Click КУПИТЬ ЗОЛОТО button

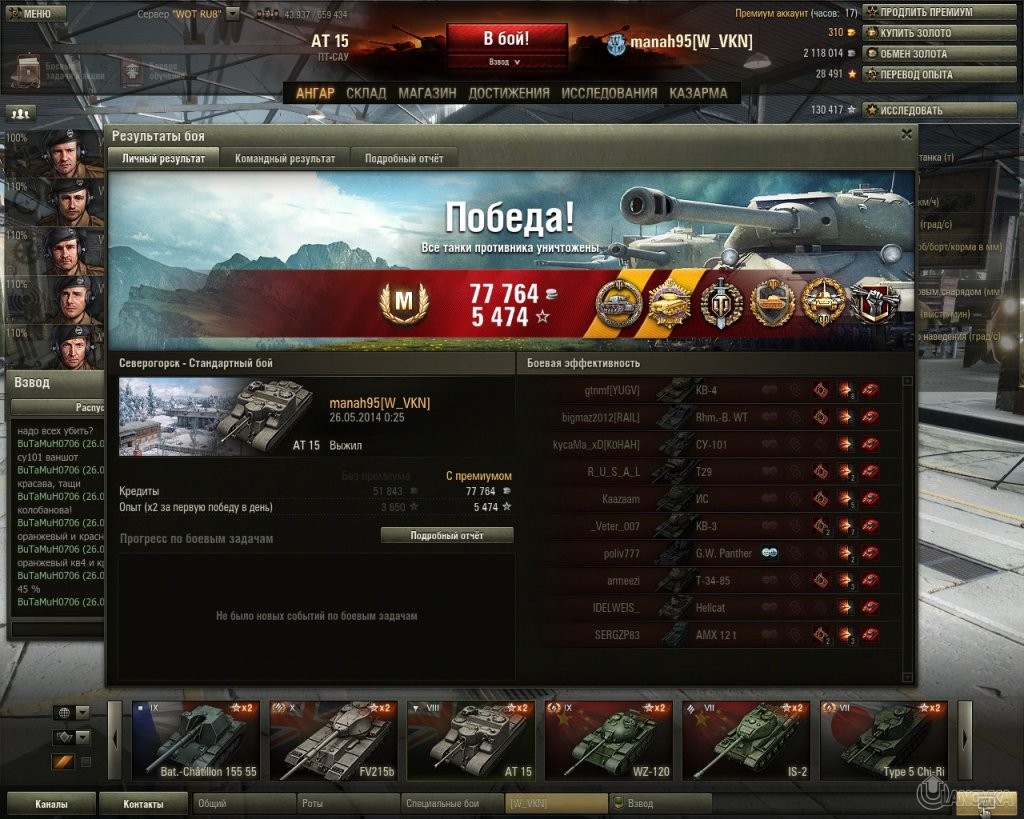915,33
